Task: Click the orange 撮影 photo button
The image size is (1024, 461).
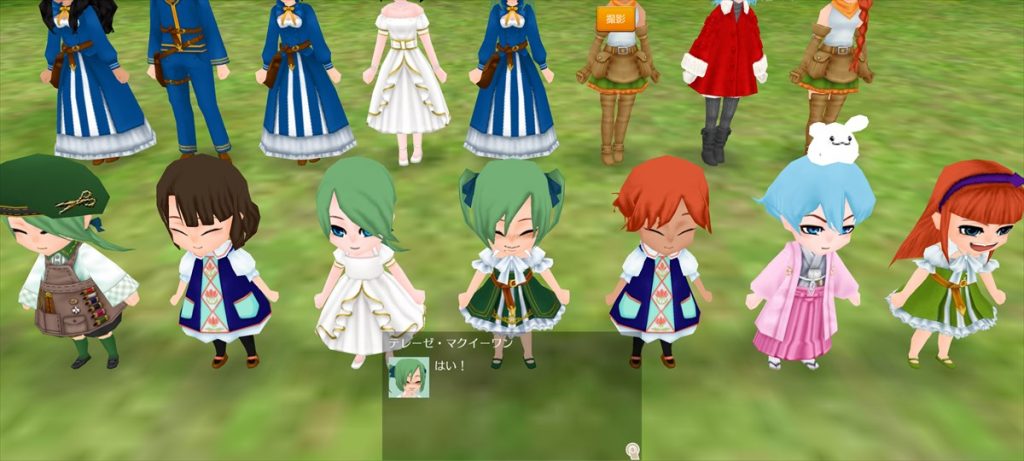Action: click(x=617, y=18)
